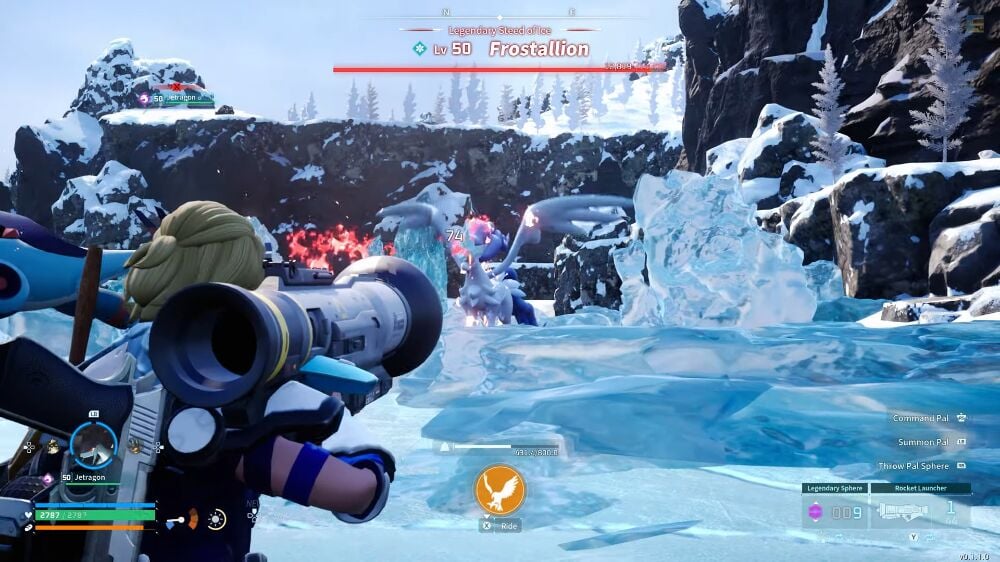Viewport: 1000px width, 562px height.
Task: Select the Legendary Sphere slot
Action: pos(833,512)
